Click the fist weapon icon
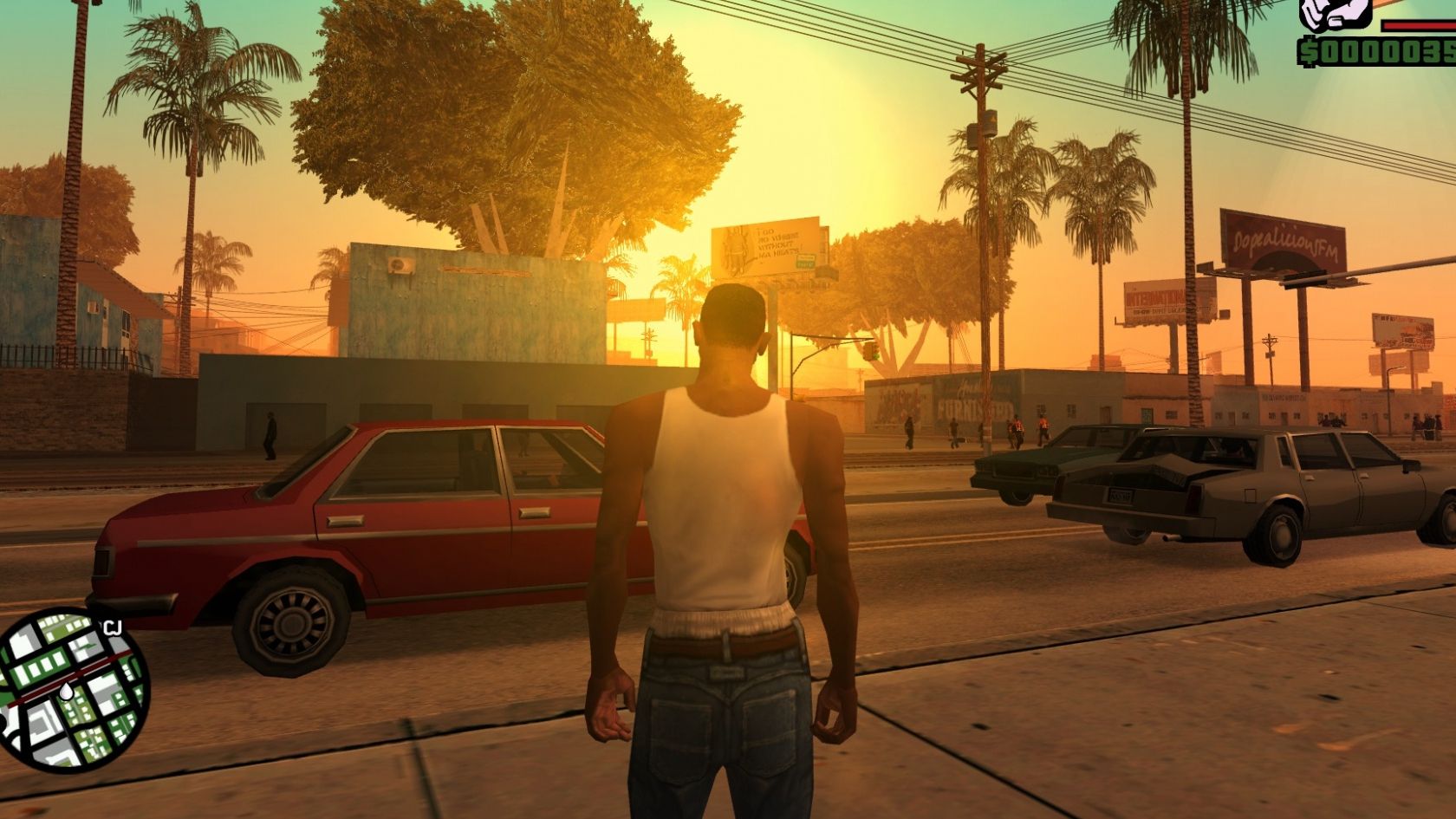This screenshot has height=819, width=1456. tap(1334, 12)
